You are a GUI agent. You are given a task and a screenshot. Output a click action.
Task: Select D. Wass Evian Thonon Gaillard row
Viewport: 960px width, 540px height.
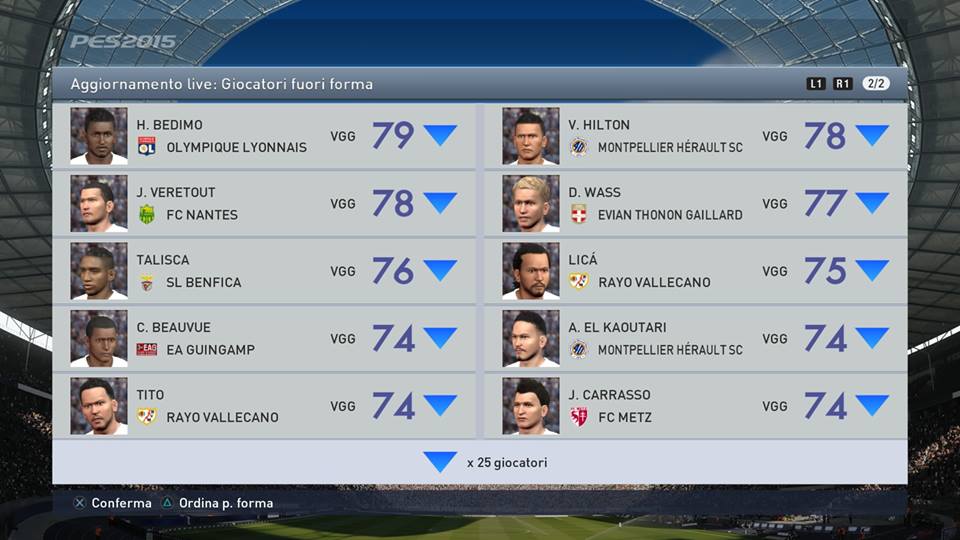(696, 203)
